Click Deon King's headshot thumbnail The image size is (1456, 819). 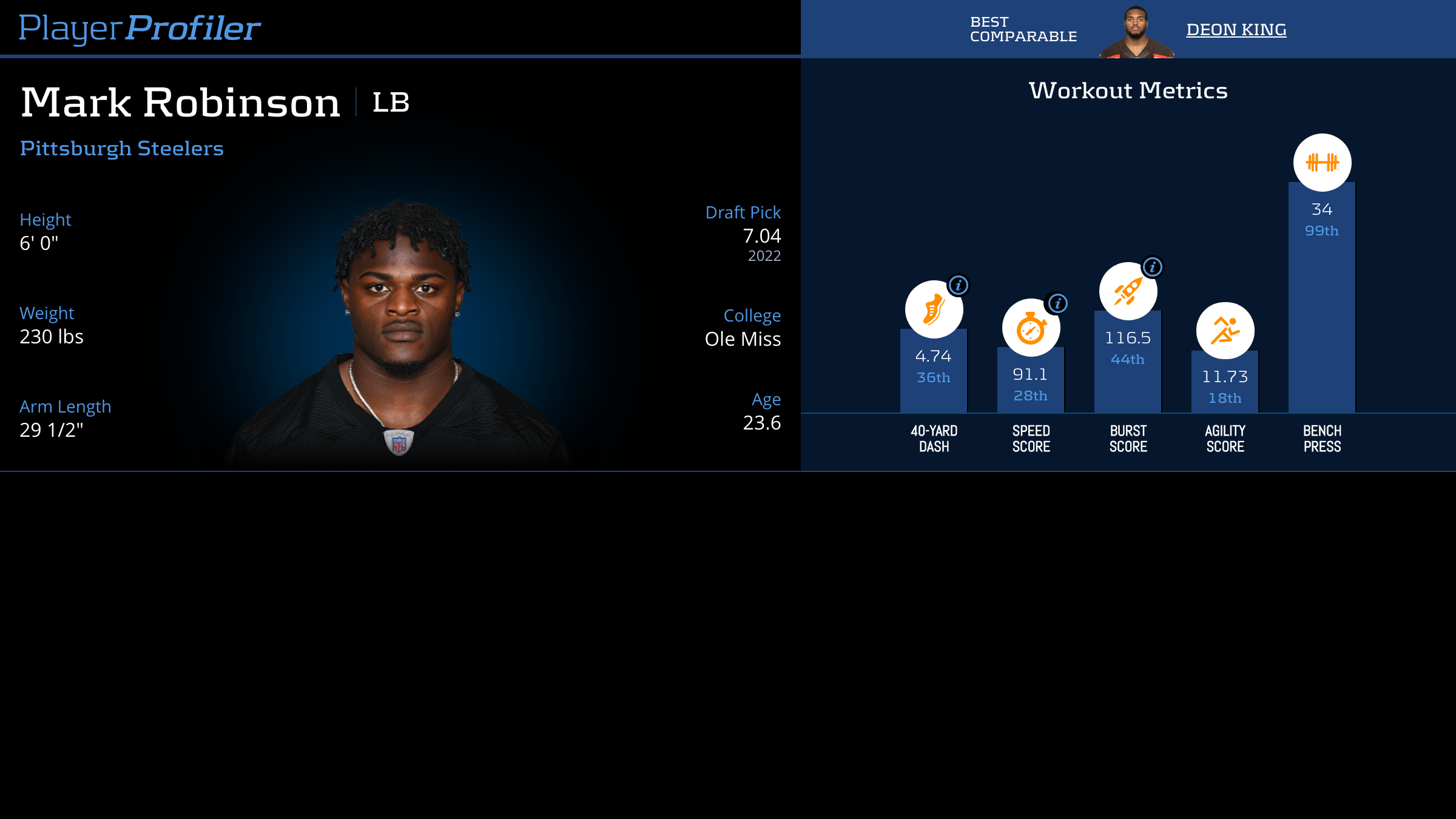(1136, 33)
